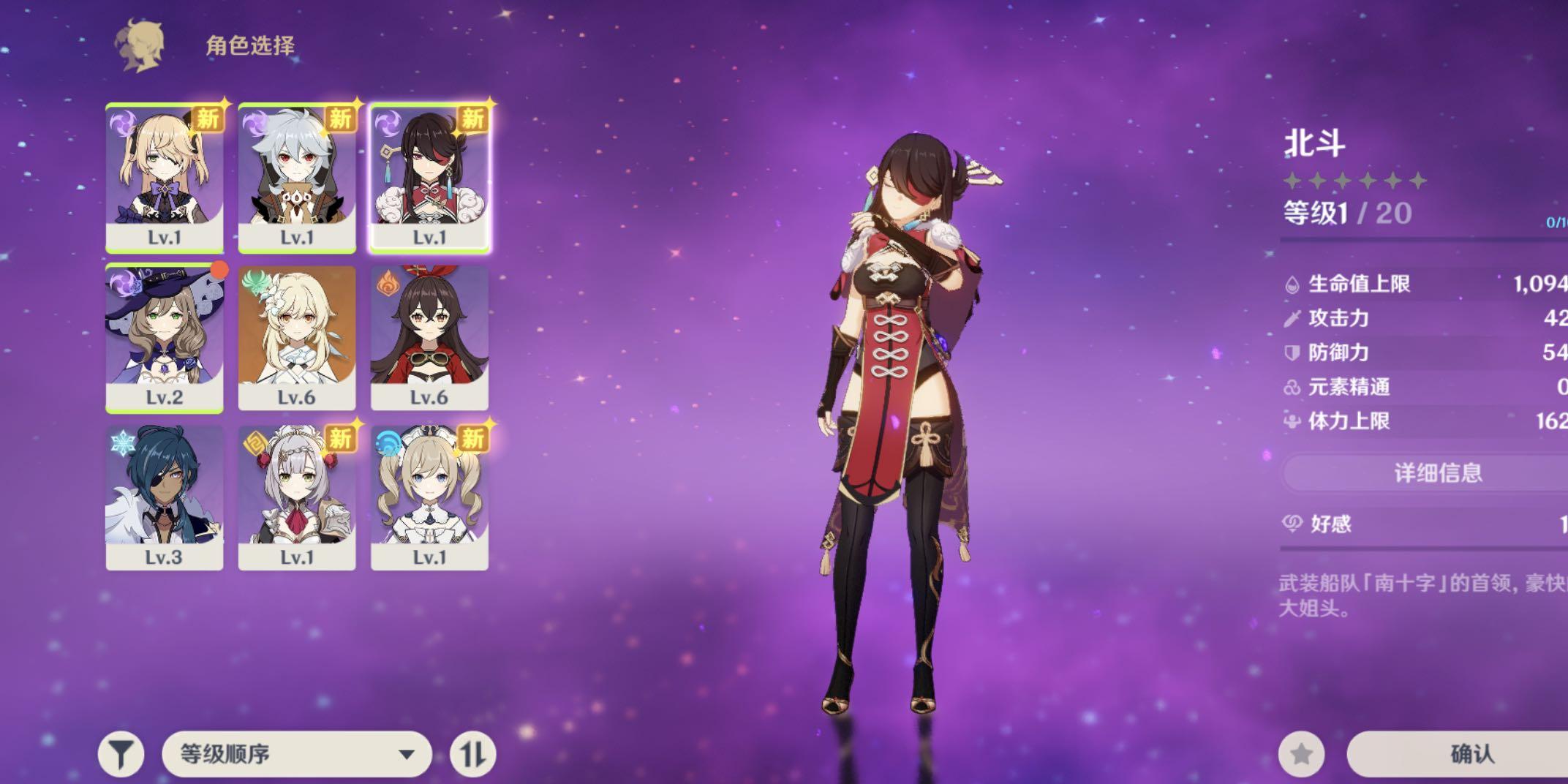Choose Razor's character card

coord(297,178)
